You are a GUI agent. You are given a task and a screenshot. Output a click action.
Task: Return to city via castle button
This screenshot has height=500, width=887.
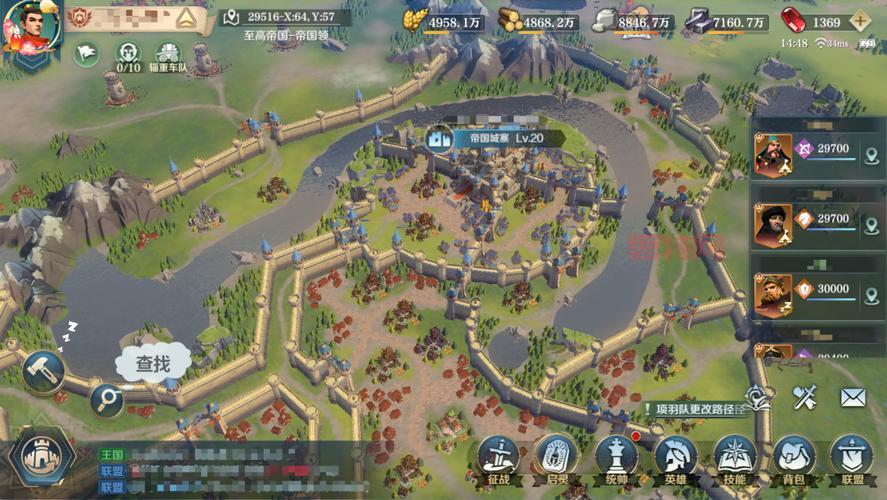click(x=41, y=458)
